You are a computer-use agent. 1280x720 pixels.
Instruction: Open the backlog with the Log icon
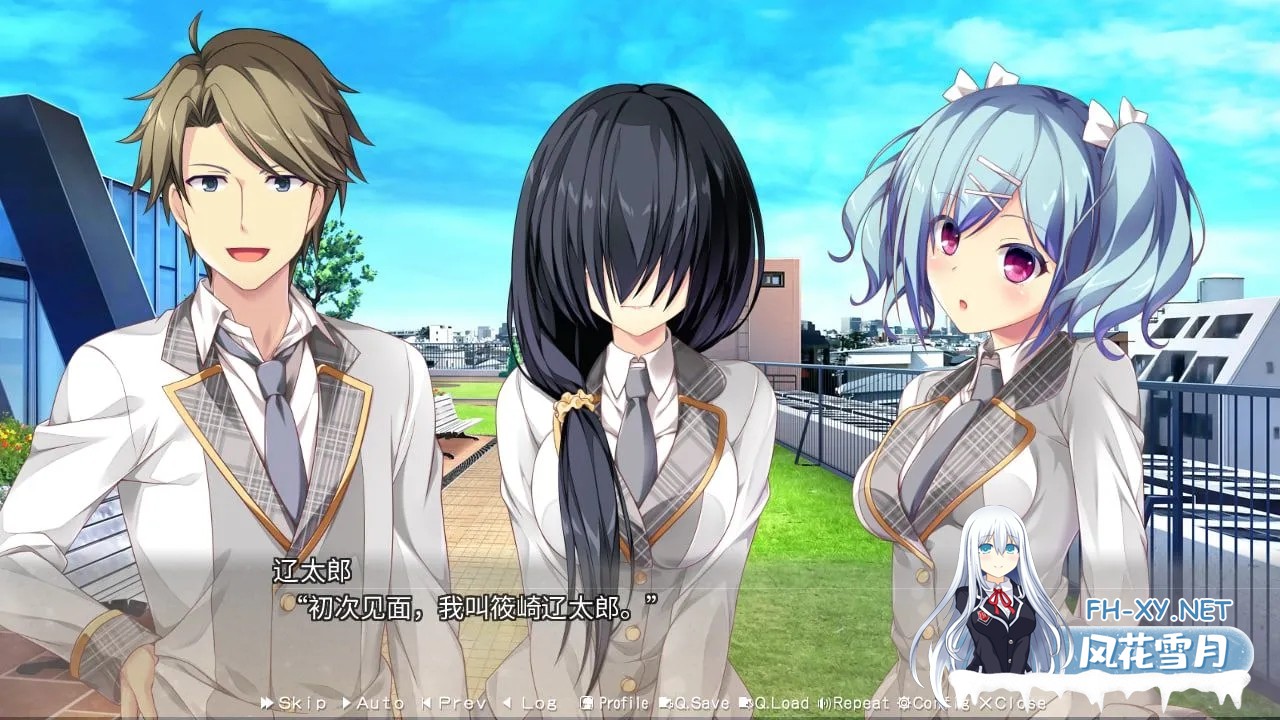528,703
